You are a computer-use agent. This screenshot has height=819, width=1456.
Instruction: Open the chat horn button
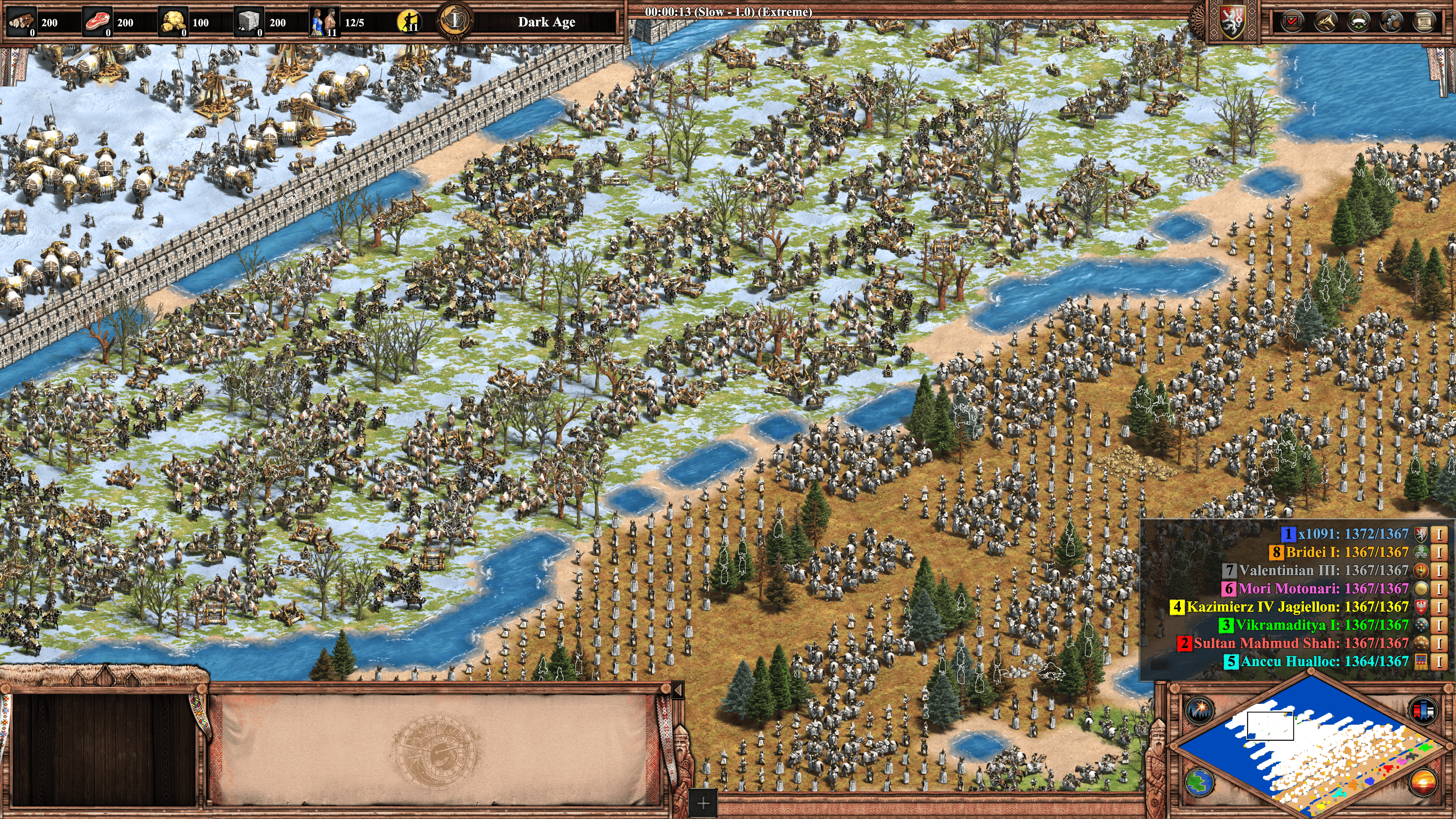1325,22
